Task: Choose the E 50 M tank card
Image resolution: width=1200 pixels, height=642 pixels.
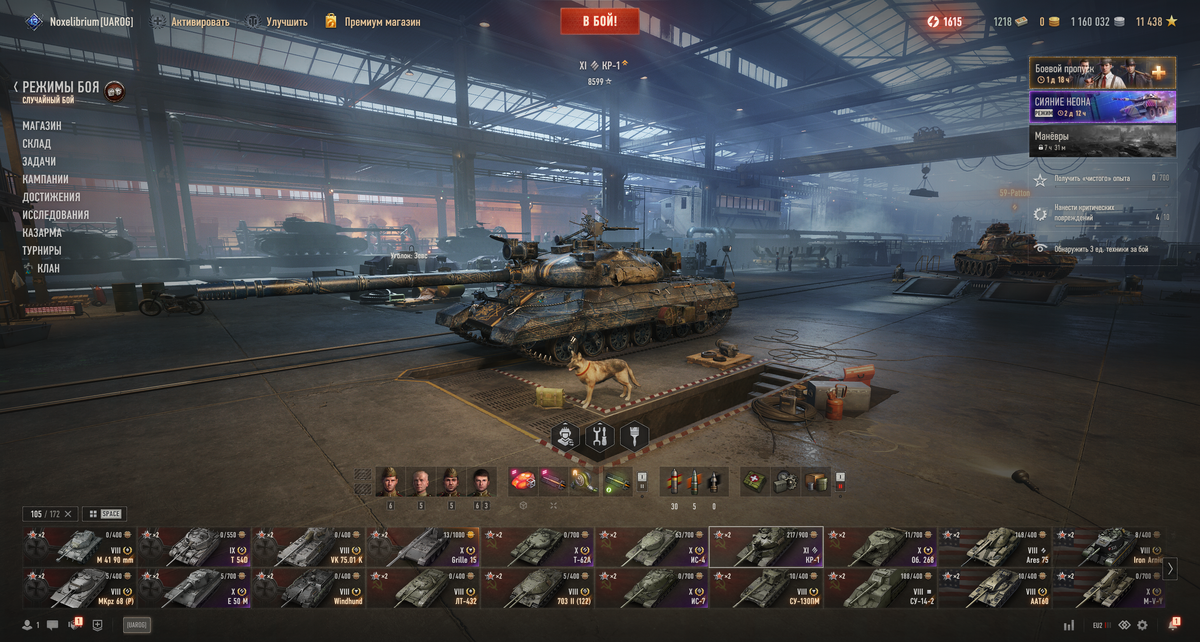Action: 195,588
